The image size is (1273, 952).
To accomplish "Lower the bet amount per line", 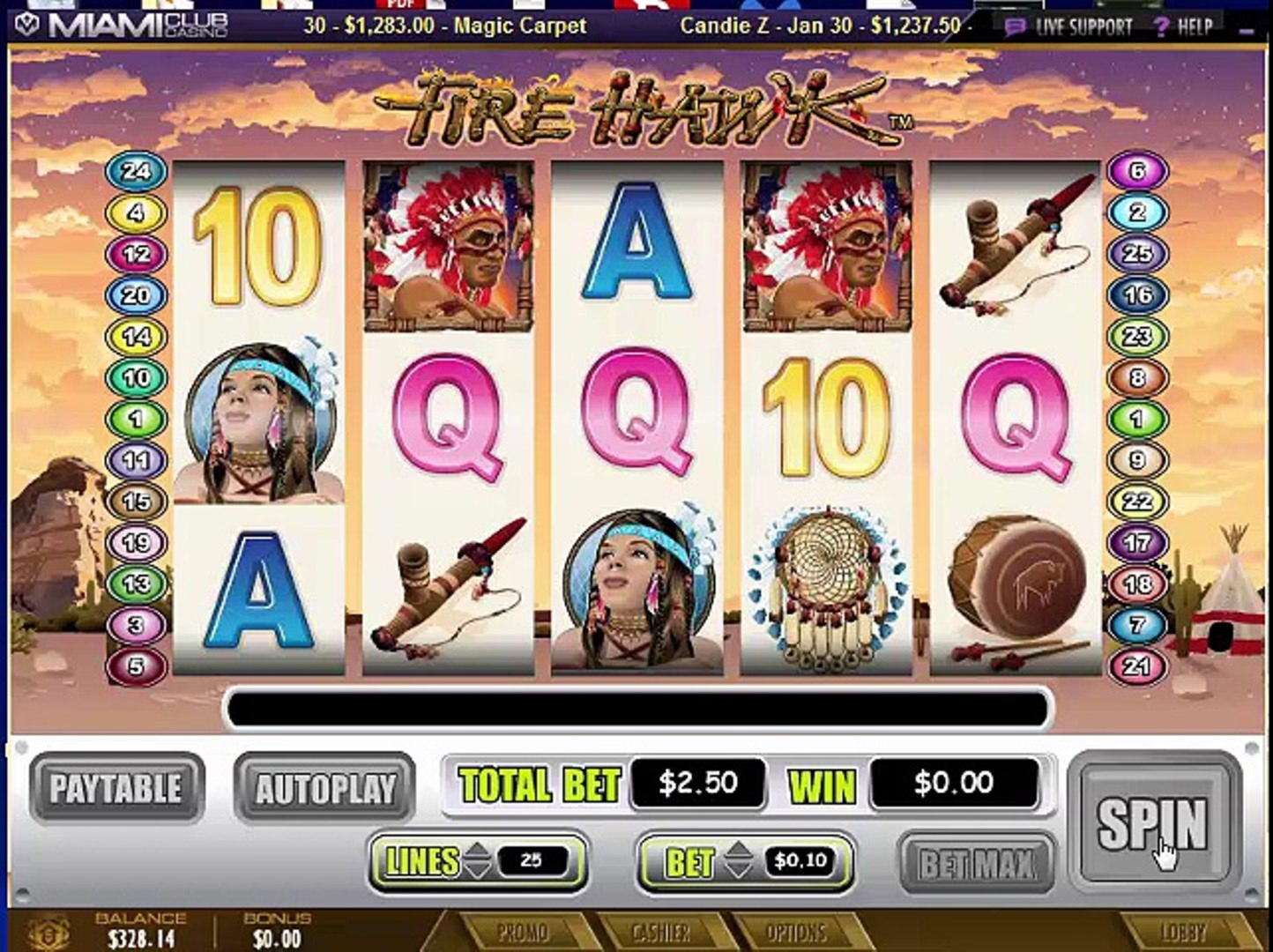I will [739, 871].
